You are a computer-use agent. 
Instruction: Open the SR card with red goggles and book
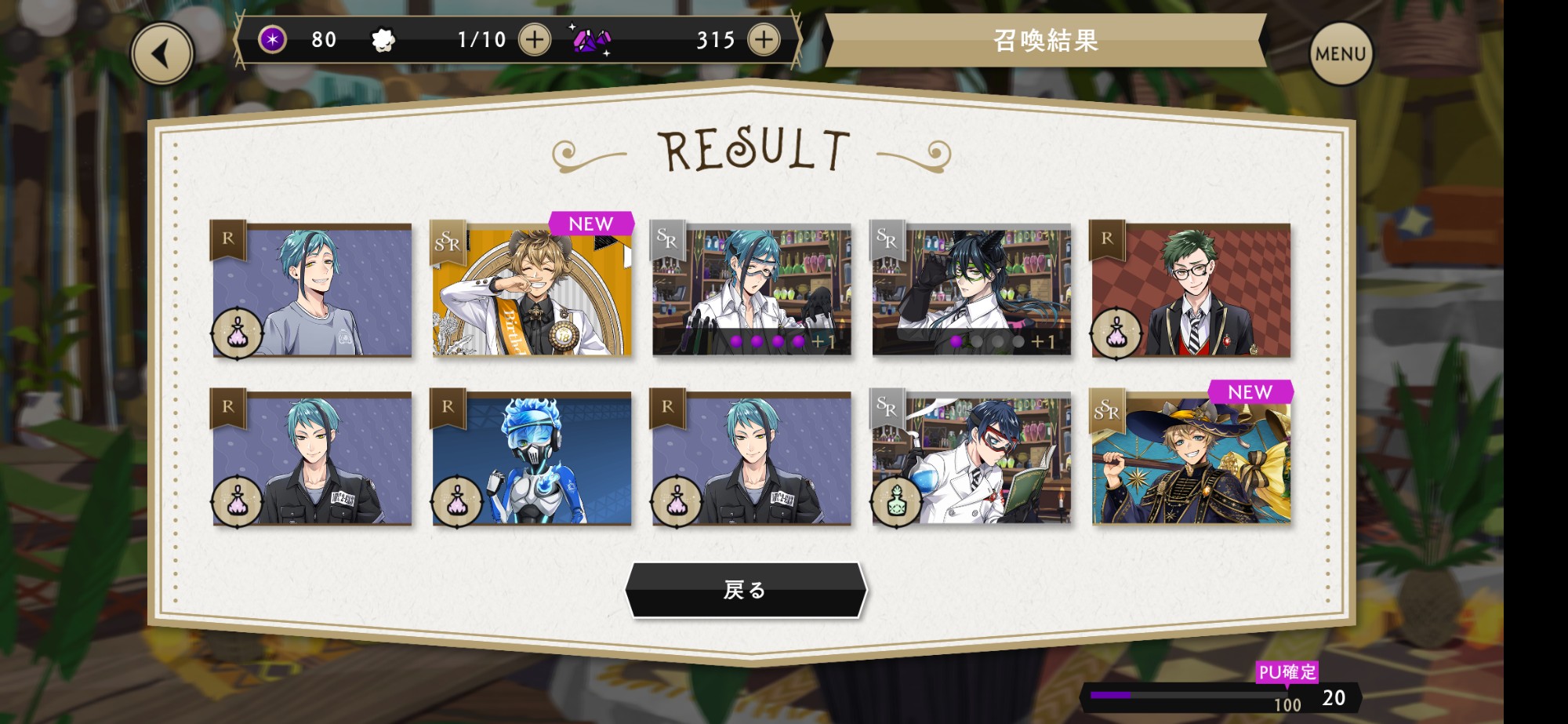[971, 457]
